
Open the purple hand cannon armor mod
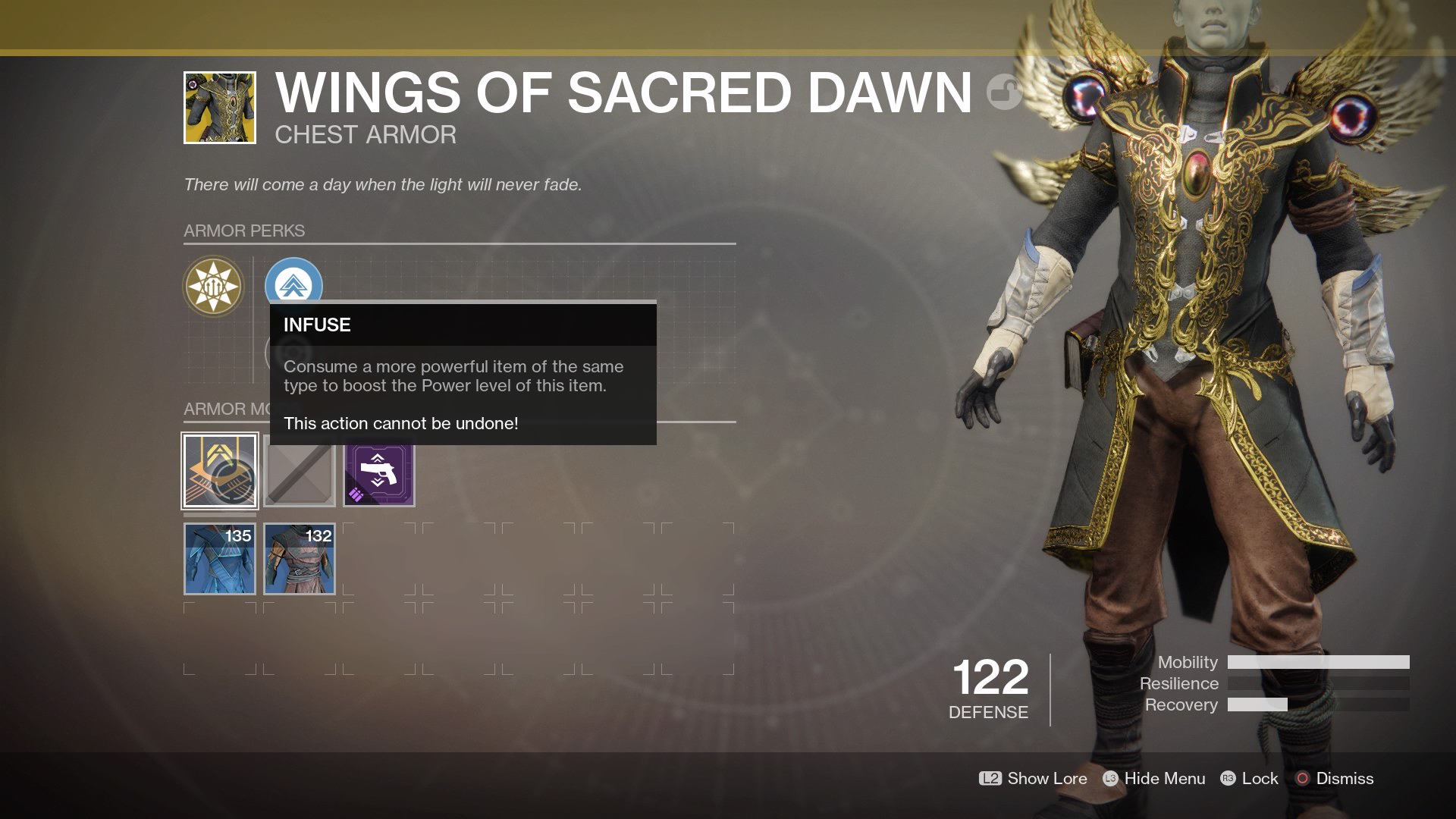(x=379, y=474)
